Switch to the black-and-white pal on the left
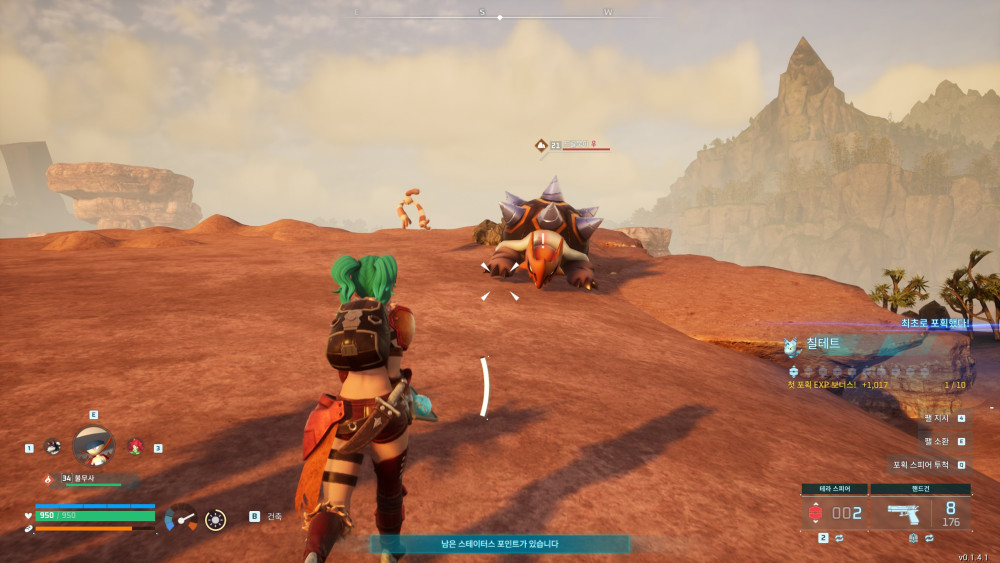The height and width of the screenshot is (563, 1000). [x=52, y=447]
